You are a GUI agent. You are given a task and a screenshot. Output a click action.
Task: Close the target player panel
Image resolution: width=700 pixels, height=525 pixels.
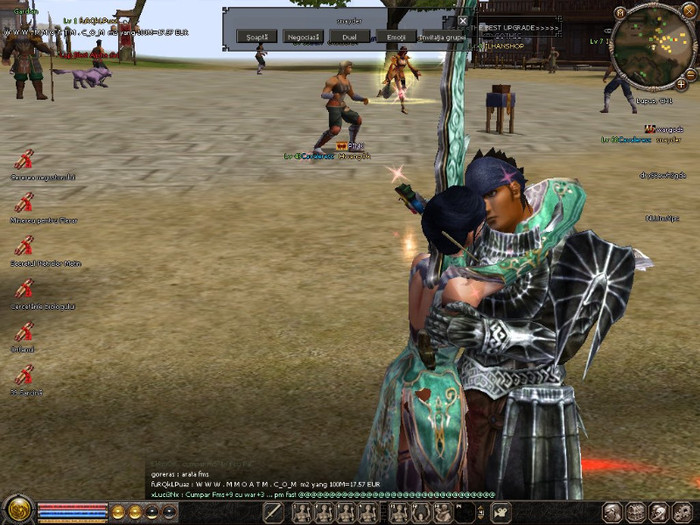462,20
